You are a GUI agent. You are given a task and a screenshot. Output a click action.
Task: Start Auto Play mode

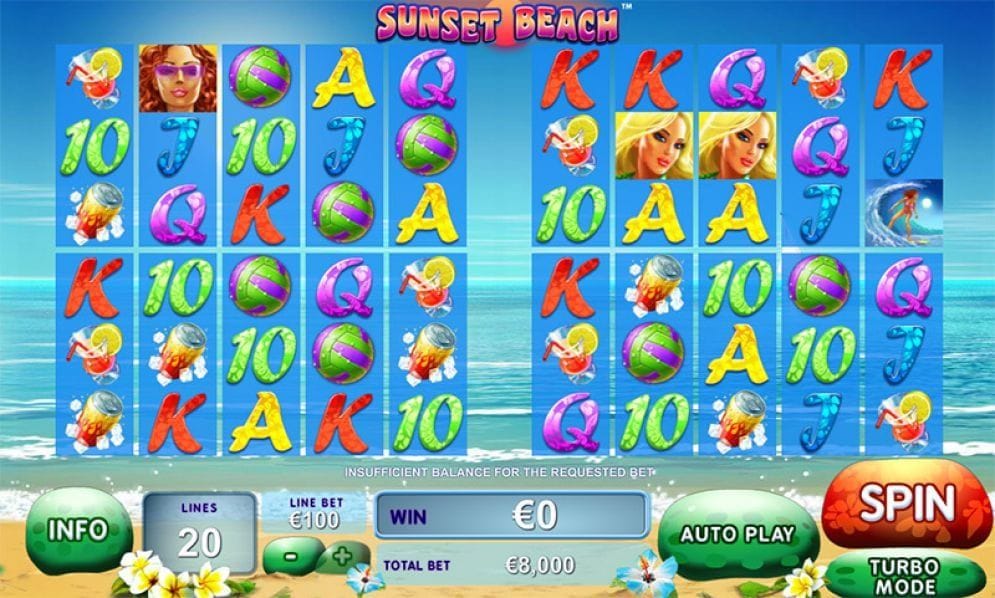click(736, 535)
